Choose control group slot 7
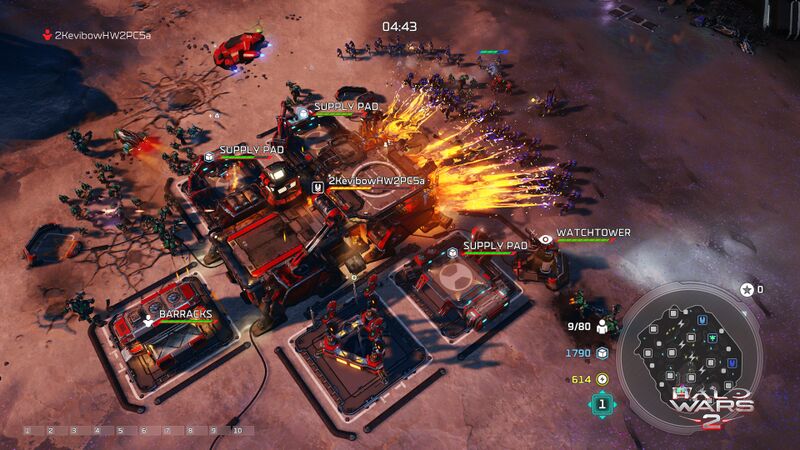The height and width of the screenshot is (450, 800). point(166,431)
